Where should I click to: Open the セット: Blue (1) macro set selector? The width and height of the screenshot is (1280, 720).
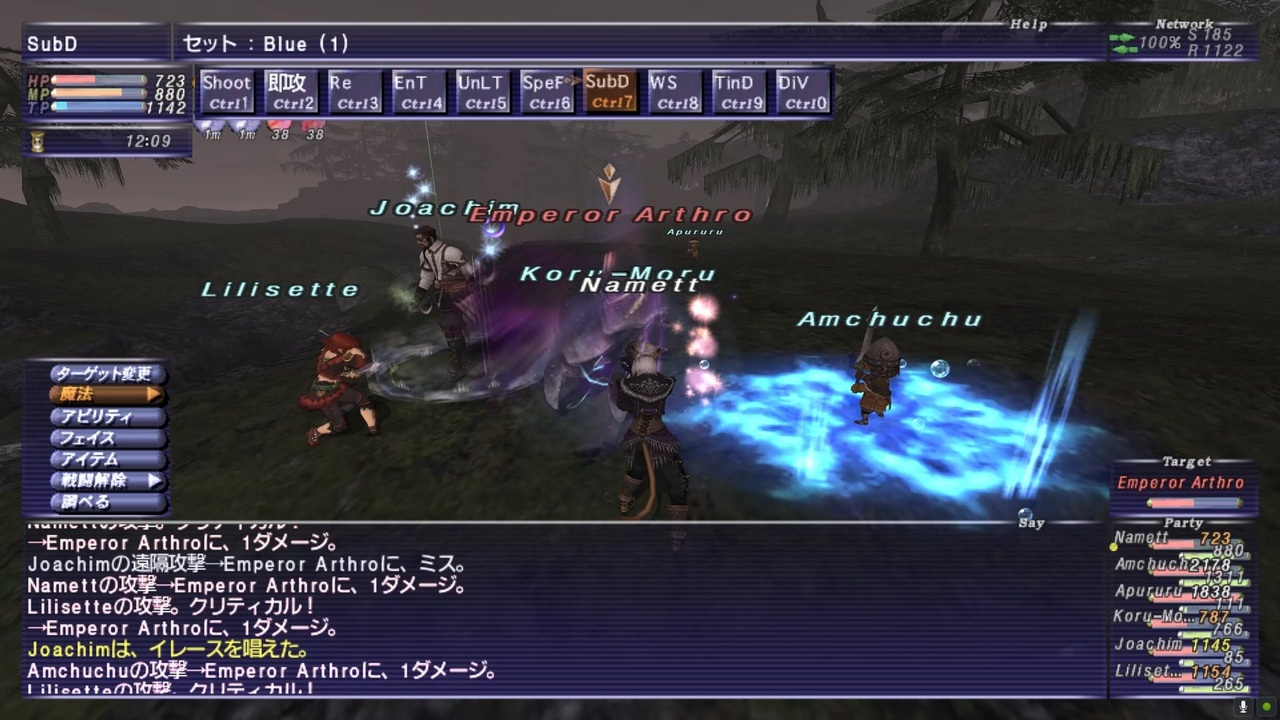pos(264,43)
